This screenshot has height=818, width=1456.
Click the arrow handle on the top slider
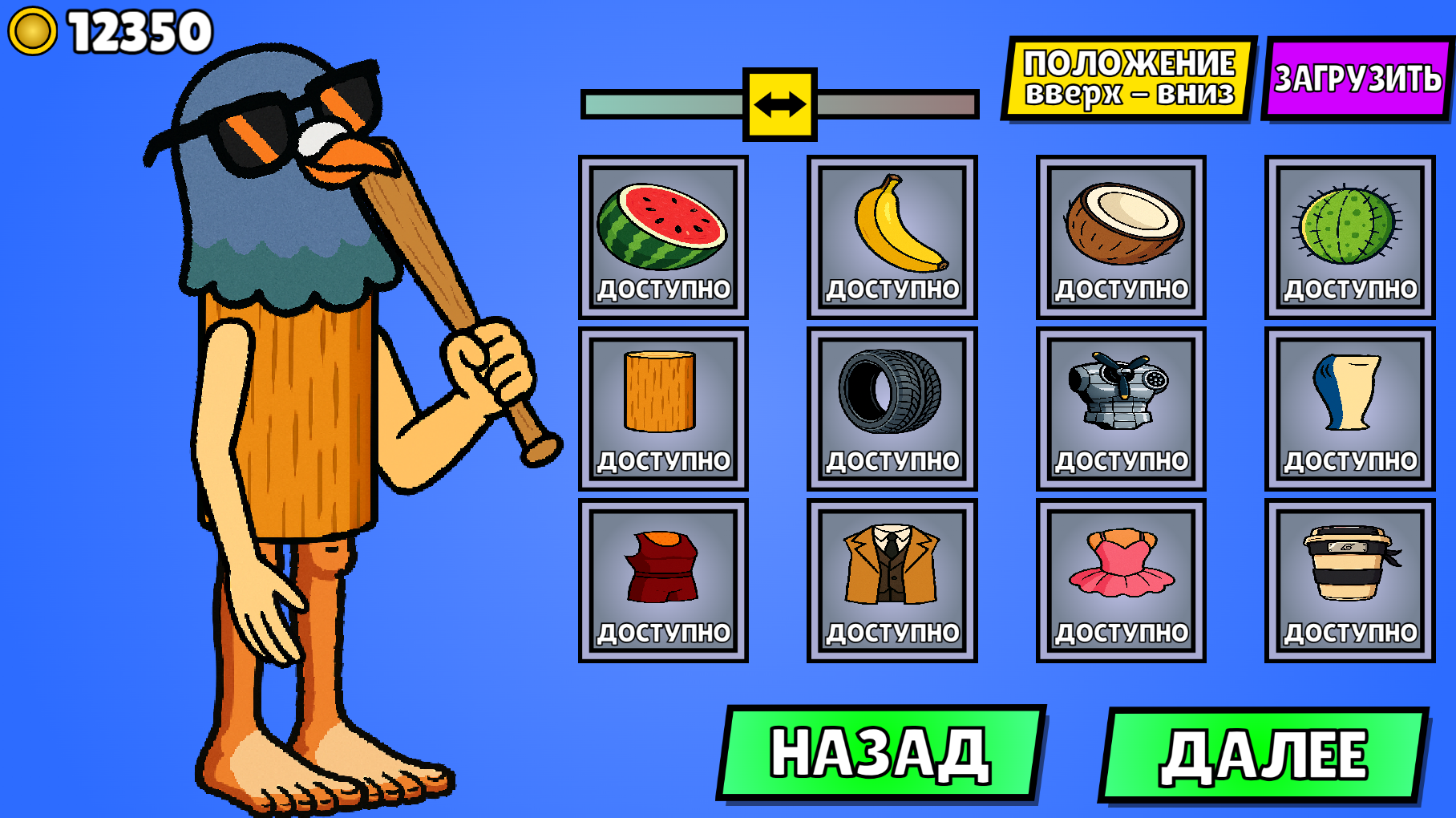[x=779, y=103]
